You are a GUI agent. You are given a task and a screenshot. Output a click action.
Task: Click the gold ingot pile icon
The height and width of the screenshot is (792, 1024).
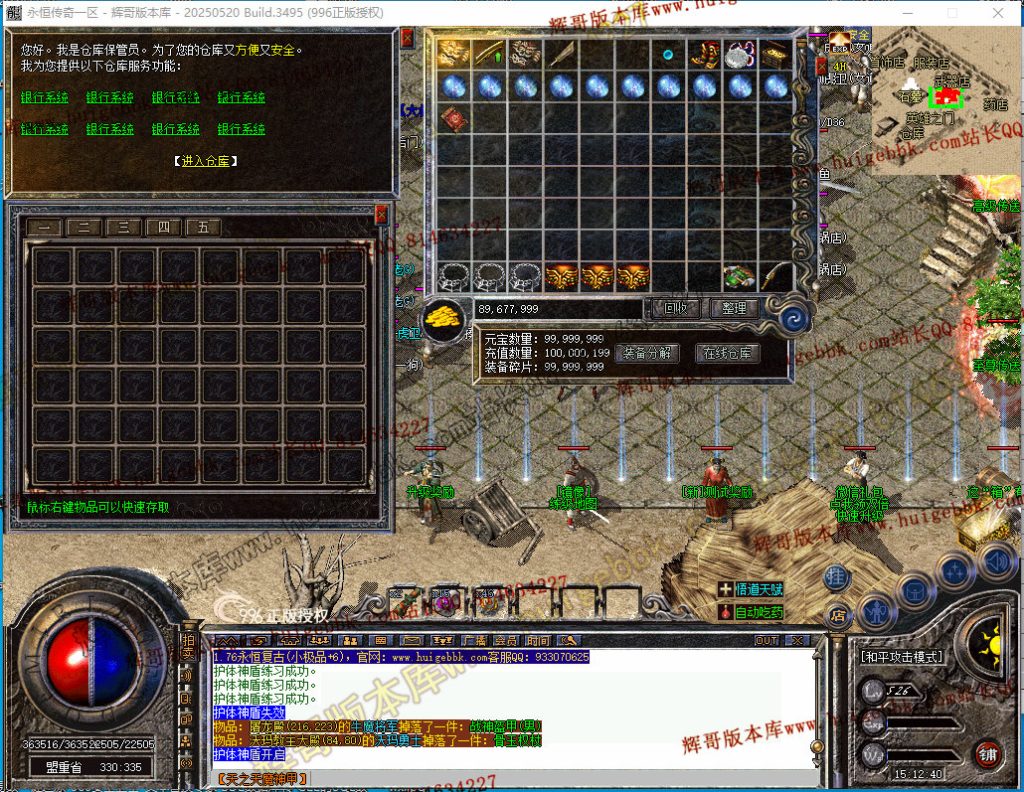coord(442,319)
